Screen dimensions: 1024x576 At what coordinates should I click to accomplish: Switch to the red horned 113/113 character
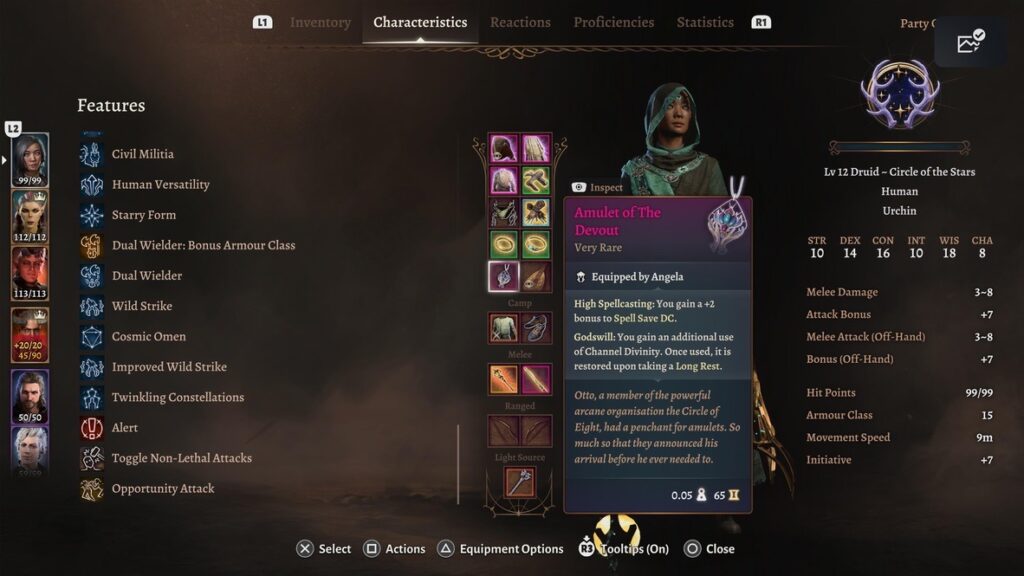tap(30, 274)
